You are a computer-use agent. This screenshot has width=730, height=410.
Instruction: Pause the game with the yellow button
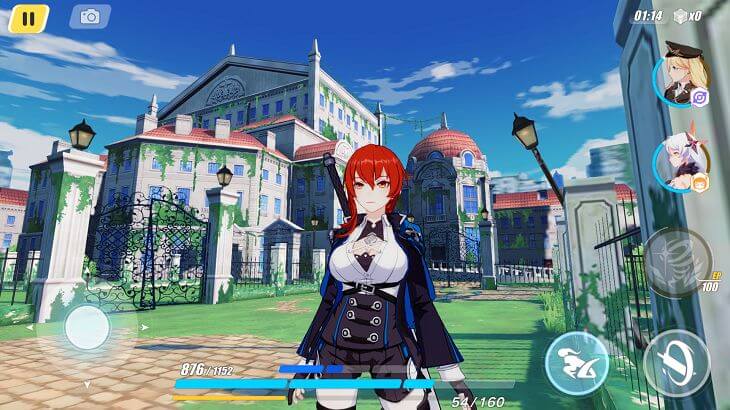[28, 17]
